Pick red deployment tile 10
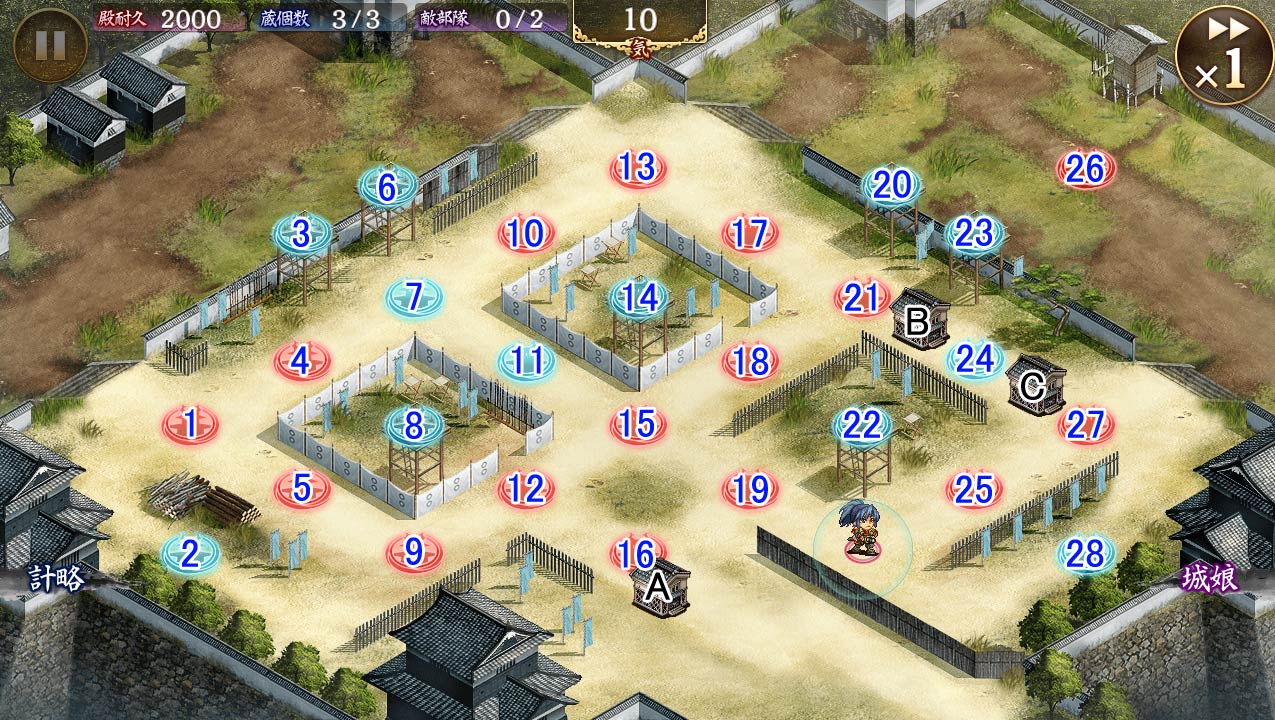This screenshot has height=720, width=1275. click(526, 234)
